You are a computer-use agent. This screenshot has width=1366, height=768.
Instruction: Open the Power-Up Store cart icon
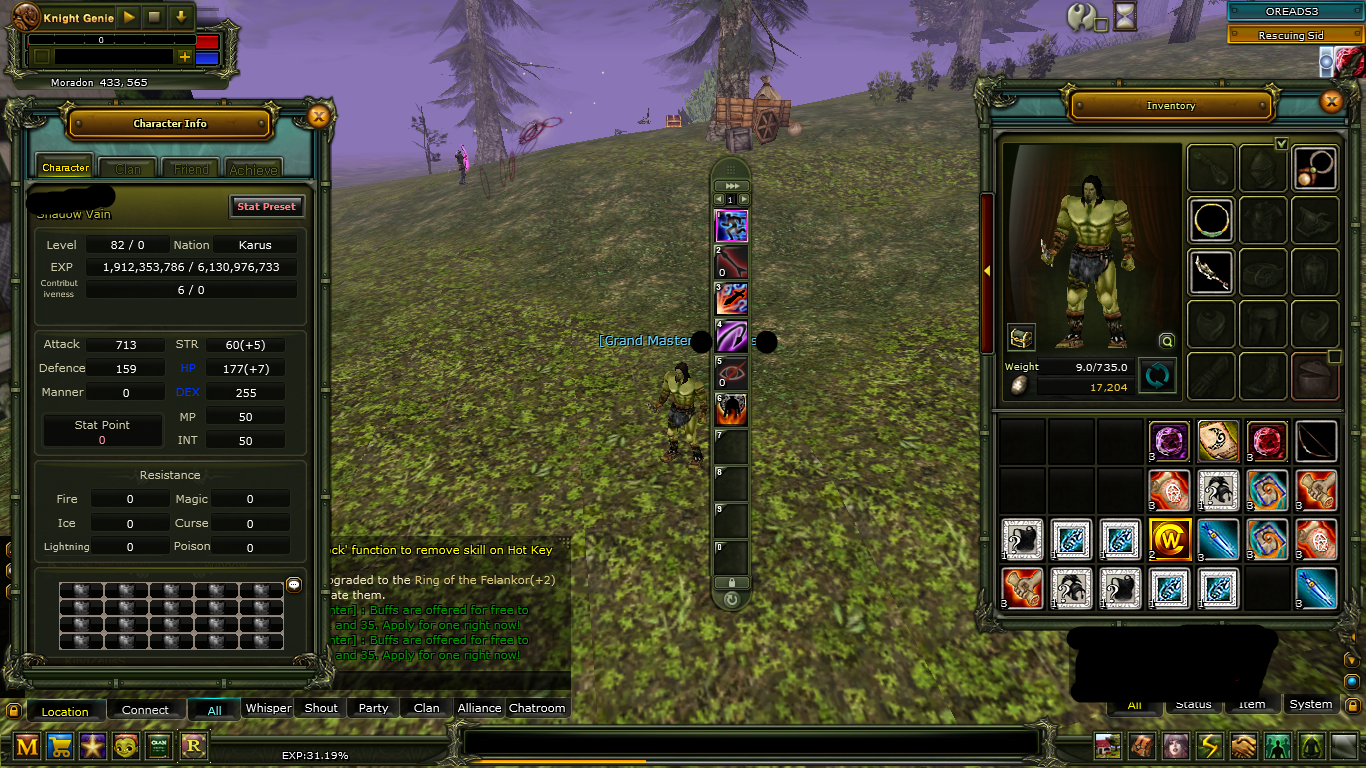pyautogui.click(x=59, y=746)
